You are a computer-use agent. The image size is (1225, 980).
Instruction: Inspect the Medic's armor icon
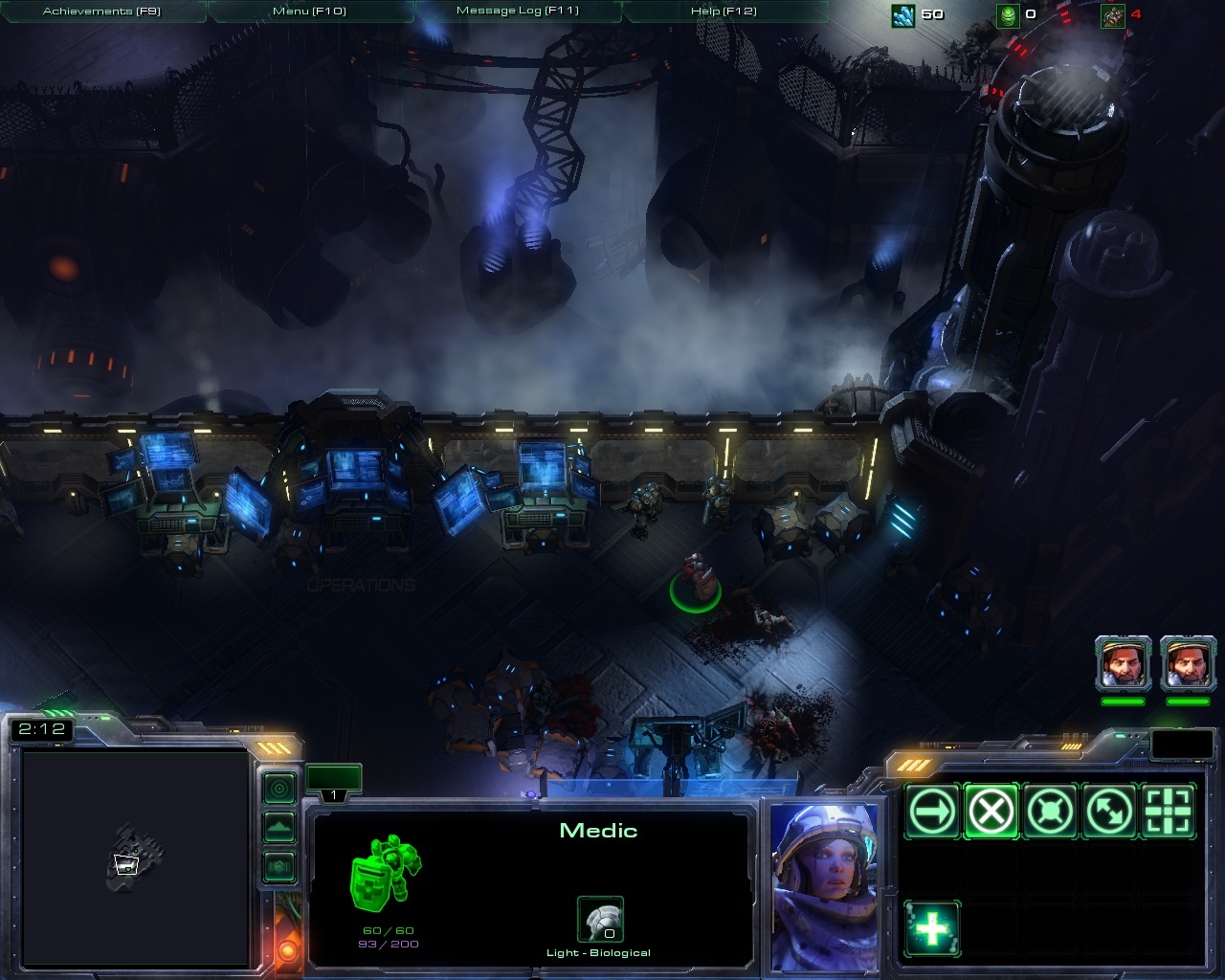[x=600, y=921]
